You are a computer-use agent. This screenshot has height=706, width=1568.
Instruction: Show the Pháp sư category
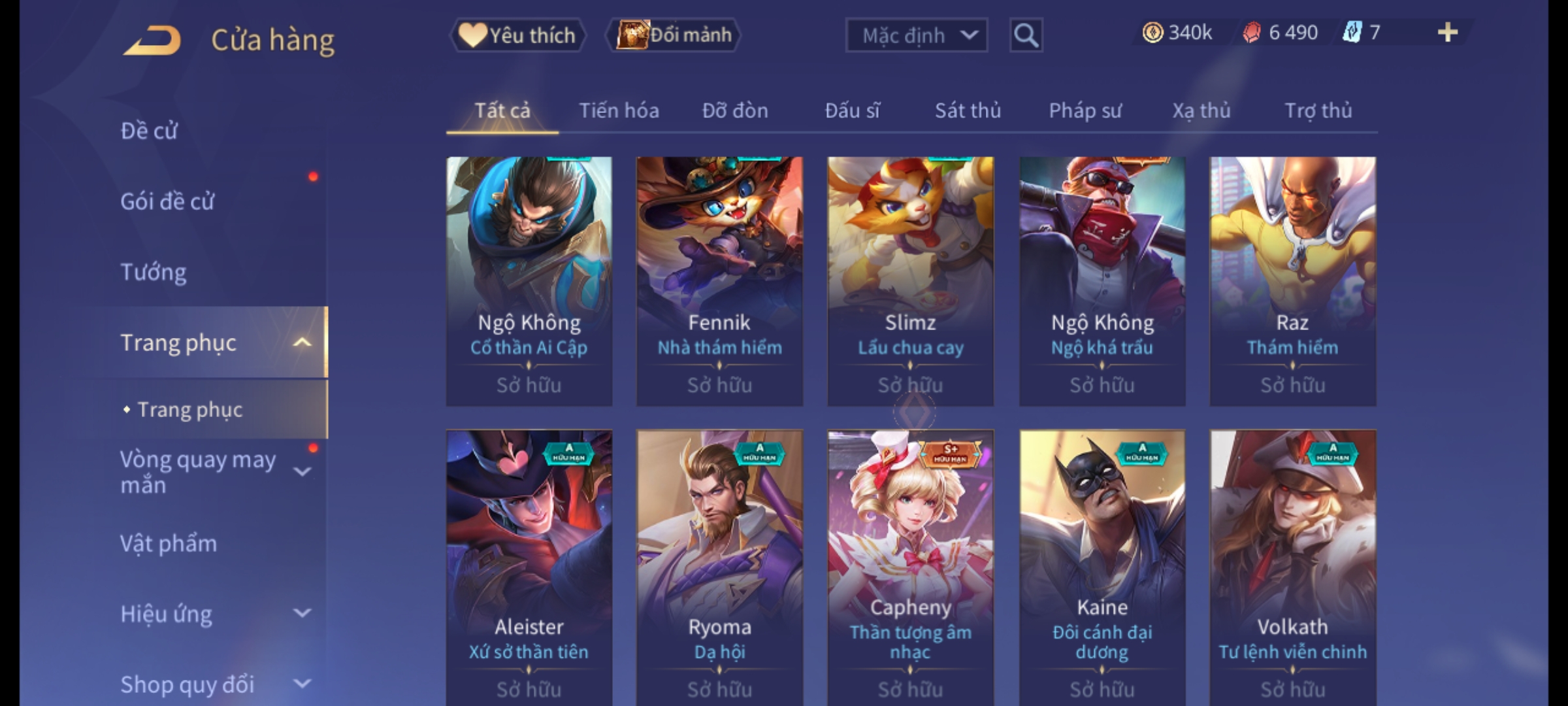1085,111
